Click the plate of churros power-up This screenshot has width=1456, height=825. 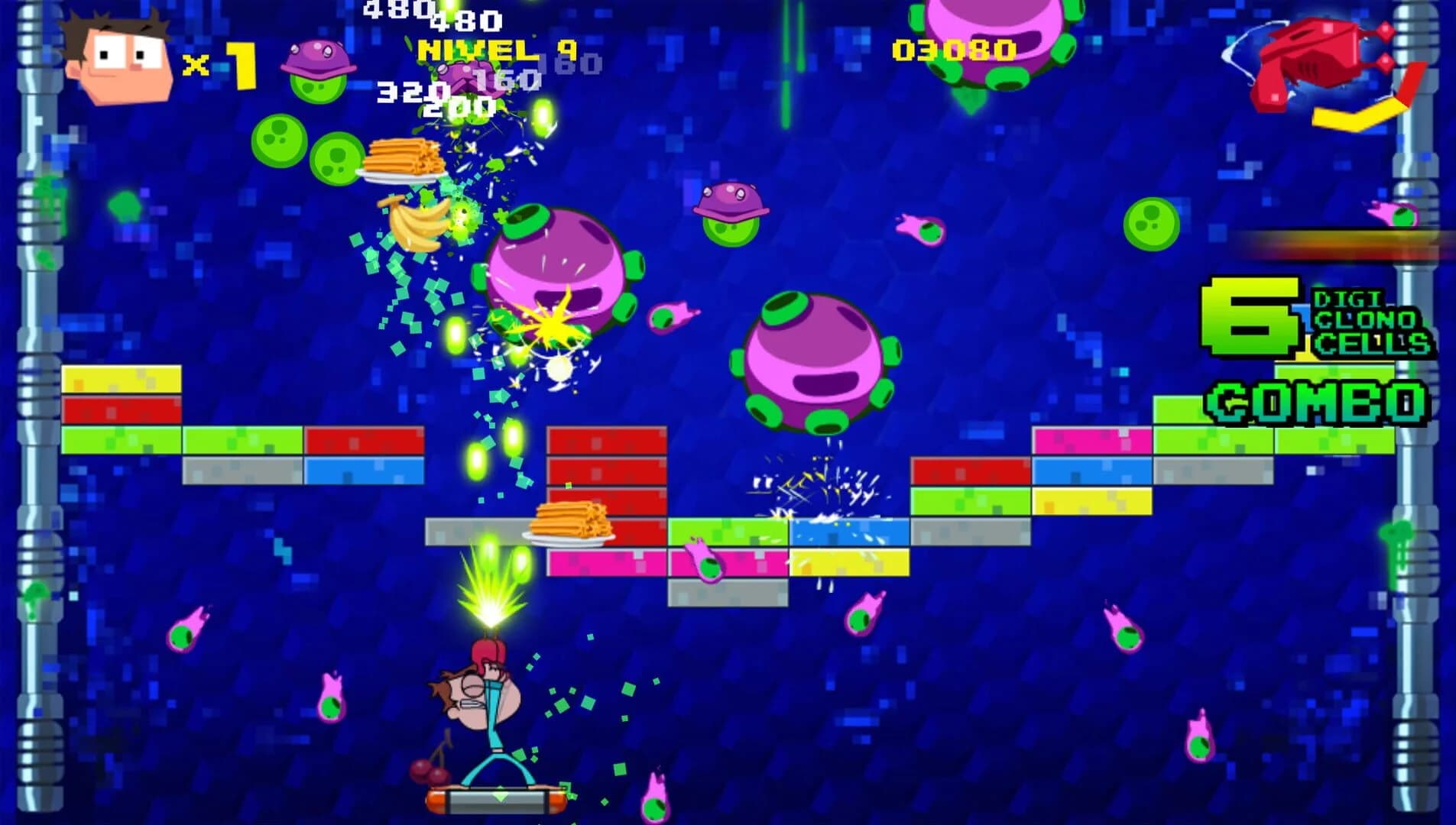tap(405, 160)
